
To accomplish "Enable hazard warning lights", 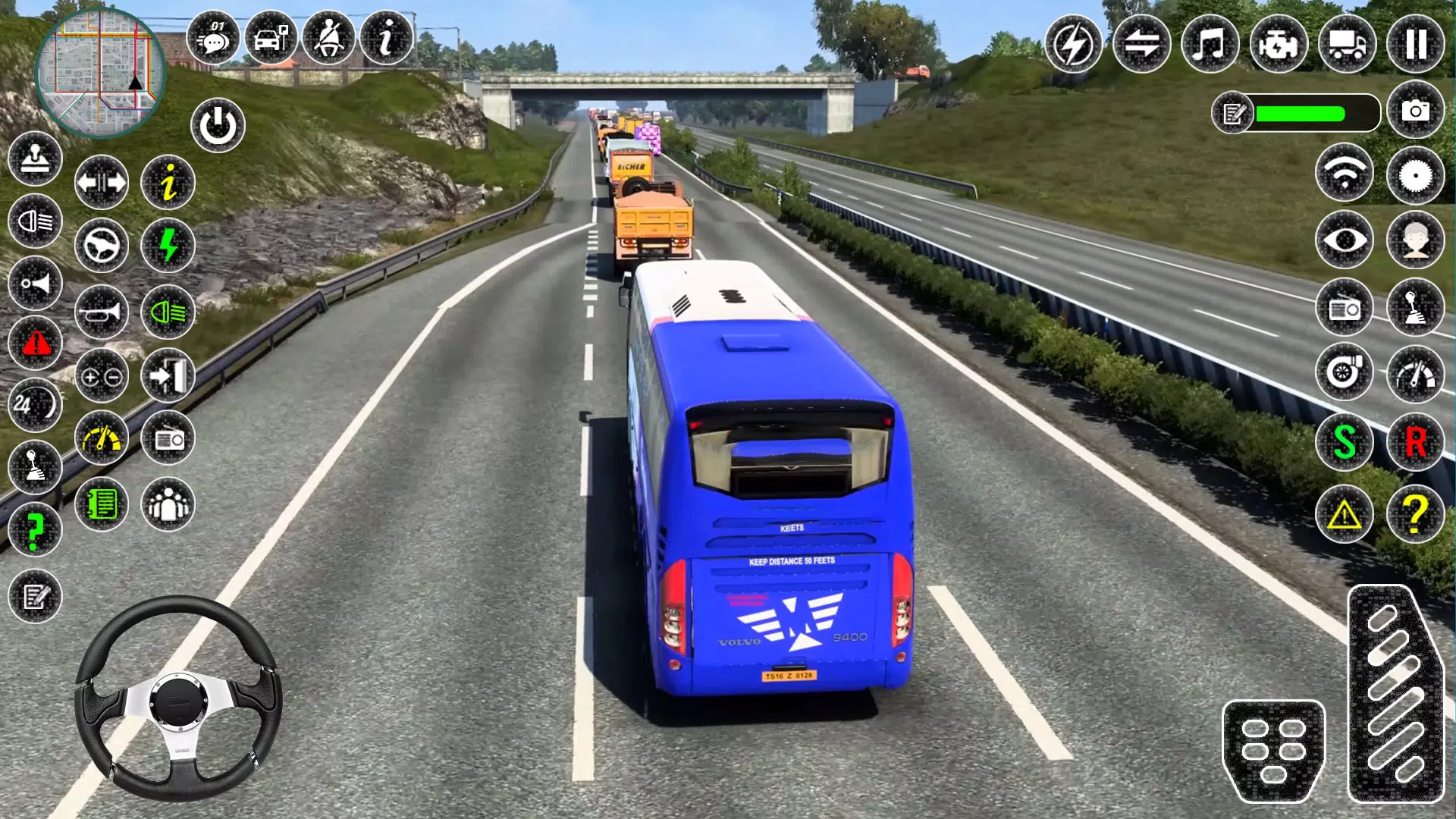I will [x=35, y=344].
